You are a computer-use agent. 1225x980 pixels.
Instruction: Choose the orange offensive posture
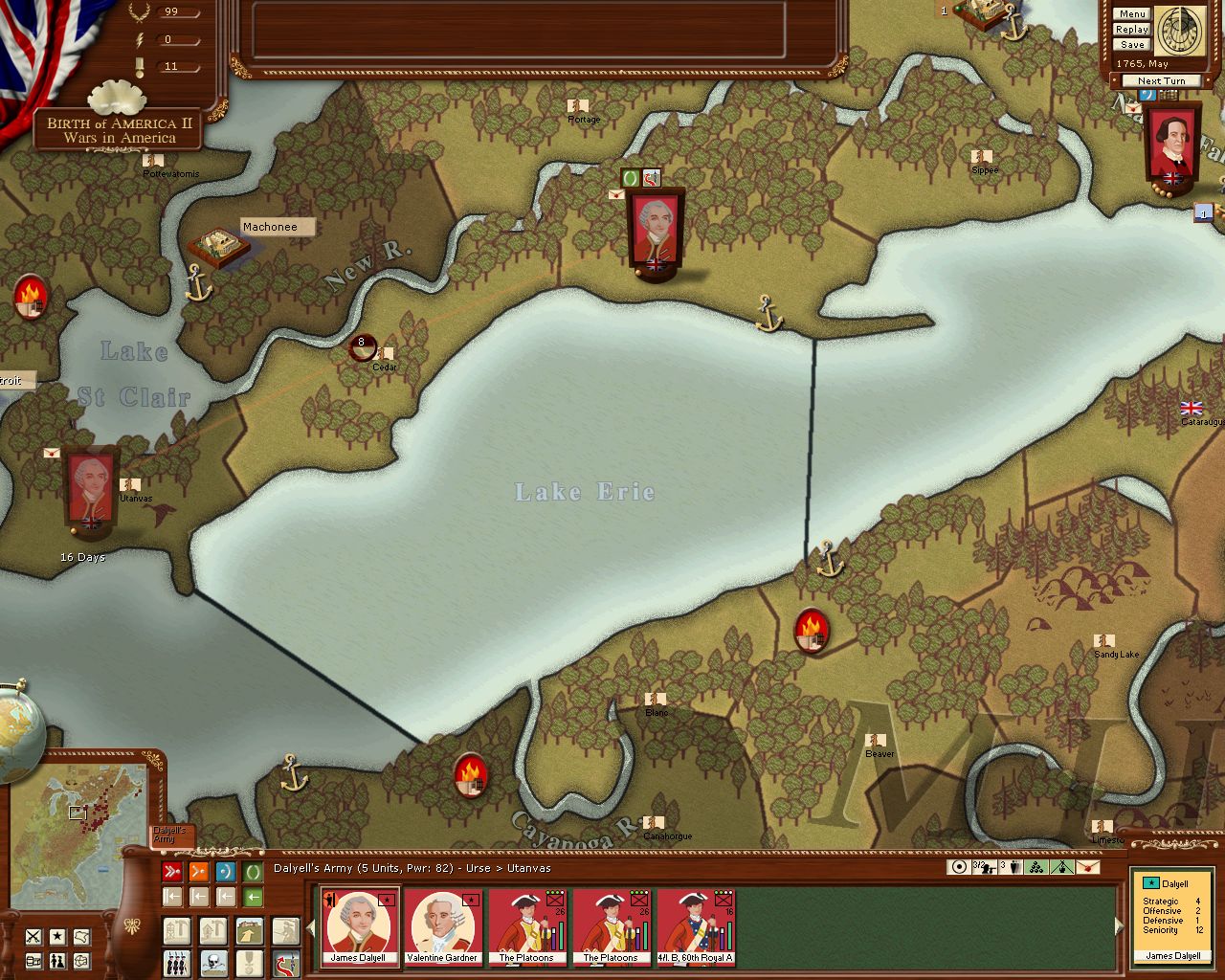(199, 872)
